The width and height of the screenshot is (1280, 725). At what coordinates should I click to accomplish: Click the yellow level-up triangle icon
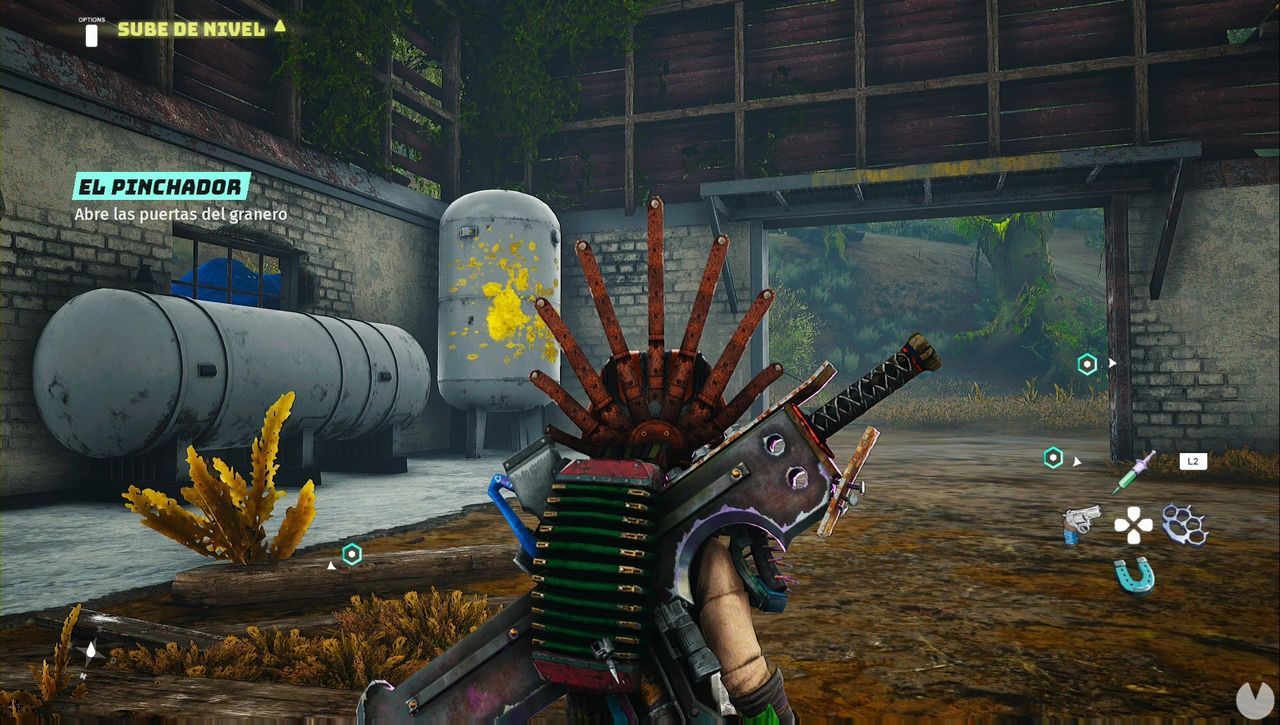click(x=277, y=29)
